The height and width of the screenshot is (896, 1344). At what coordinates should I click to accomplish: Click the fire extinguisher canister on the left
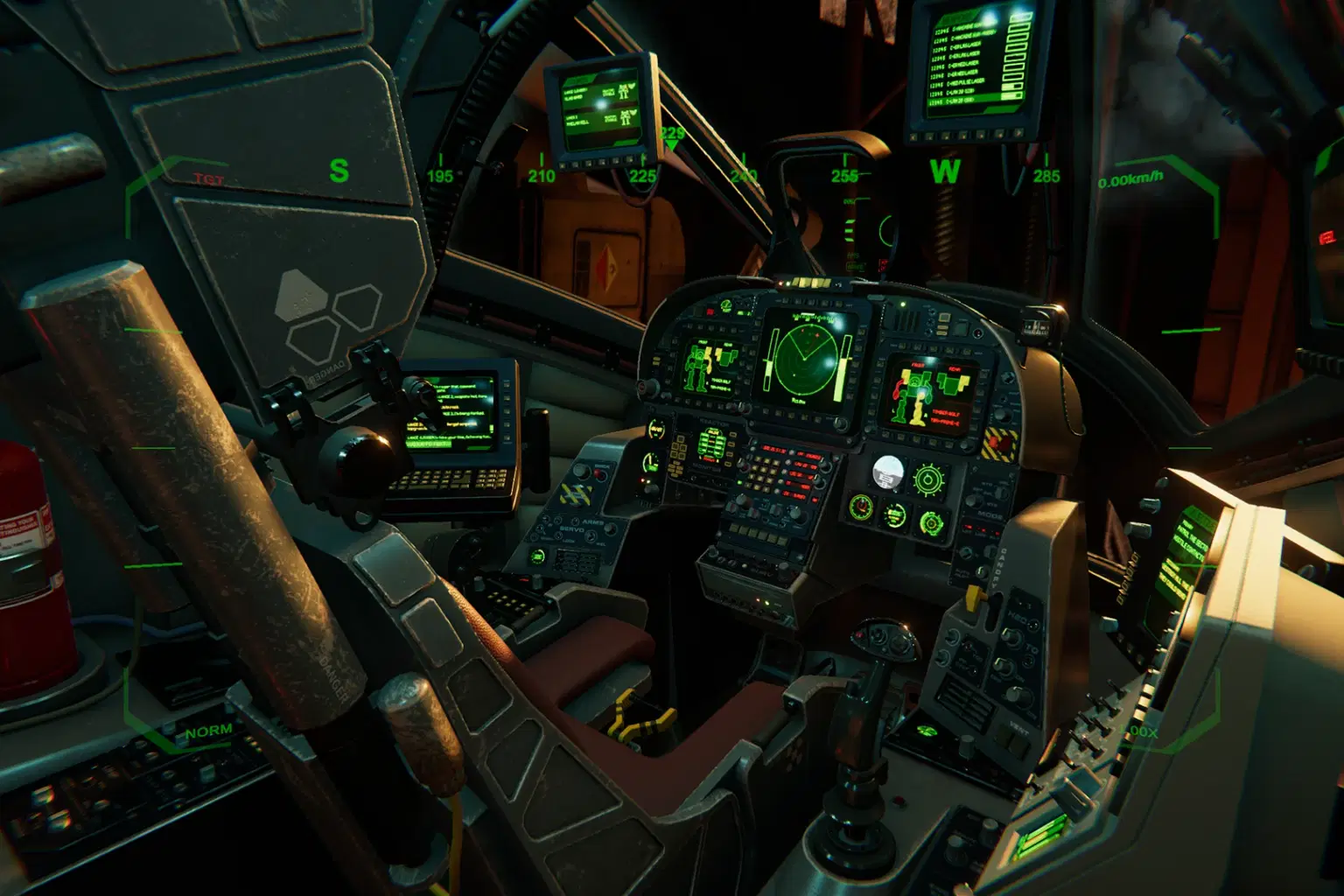coord(29,525)
